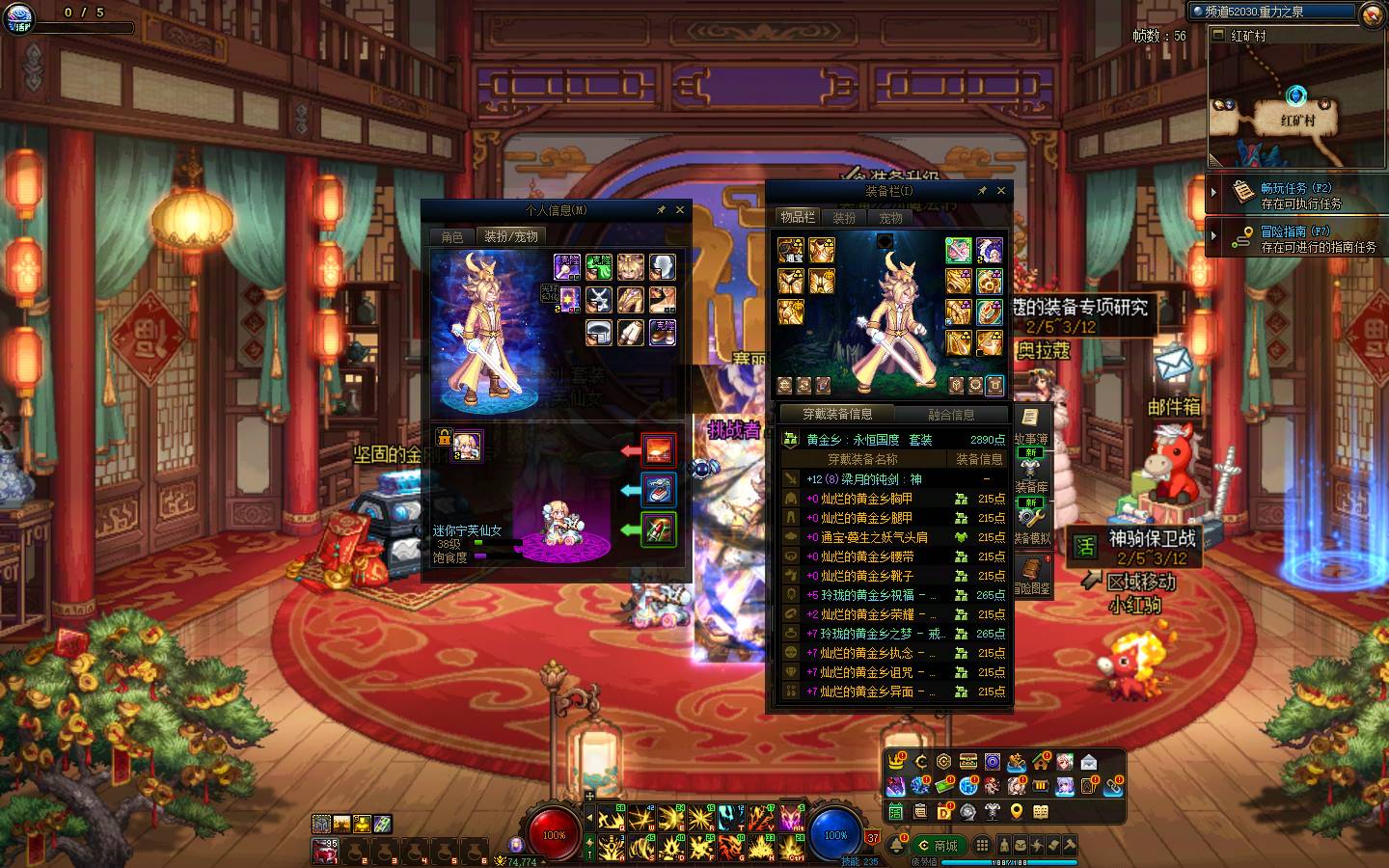Open the 融合信息 fusion info tab
This screenshot has width=1389, height=868.
coord(951,415)
